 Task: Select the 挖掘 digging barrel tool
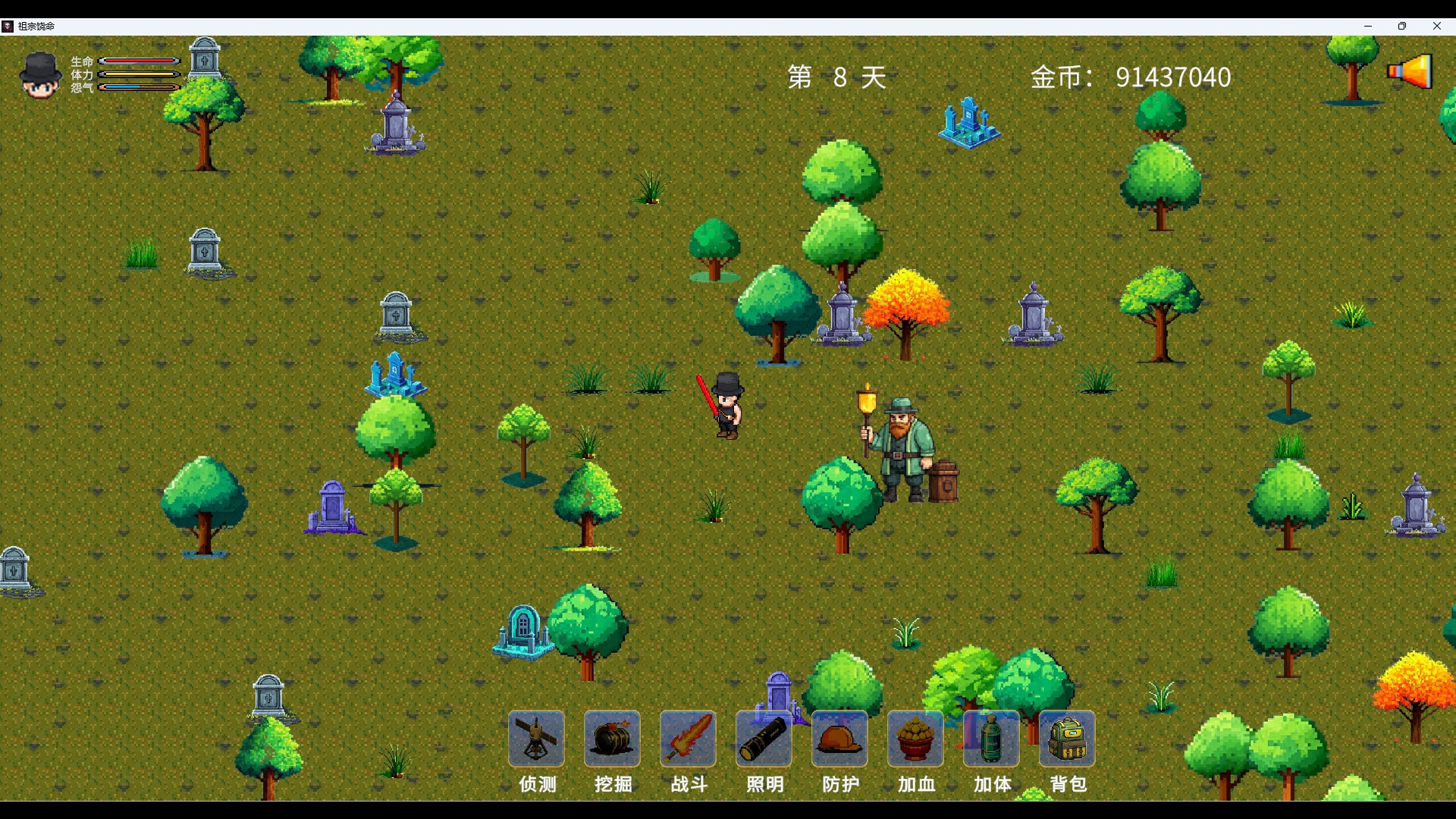click(611, 739)
